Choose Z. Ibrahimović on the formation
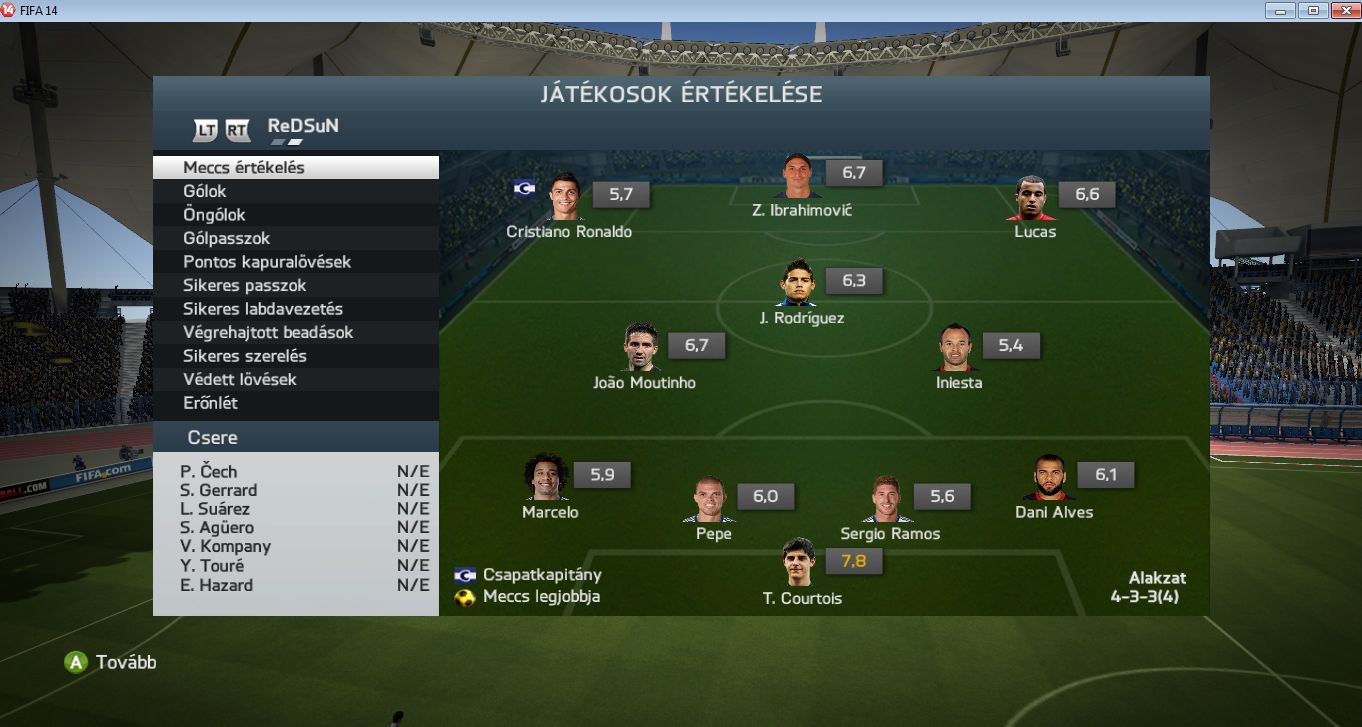Image resolution: width=1362 pixels, height=727 pixels. 797,177
